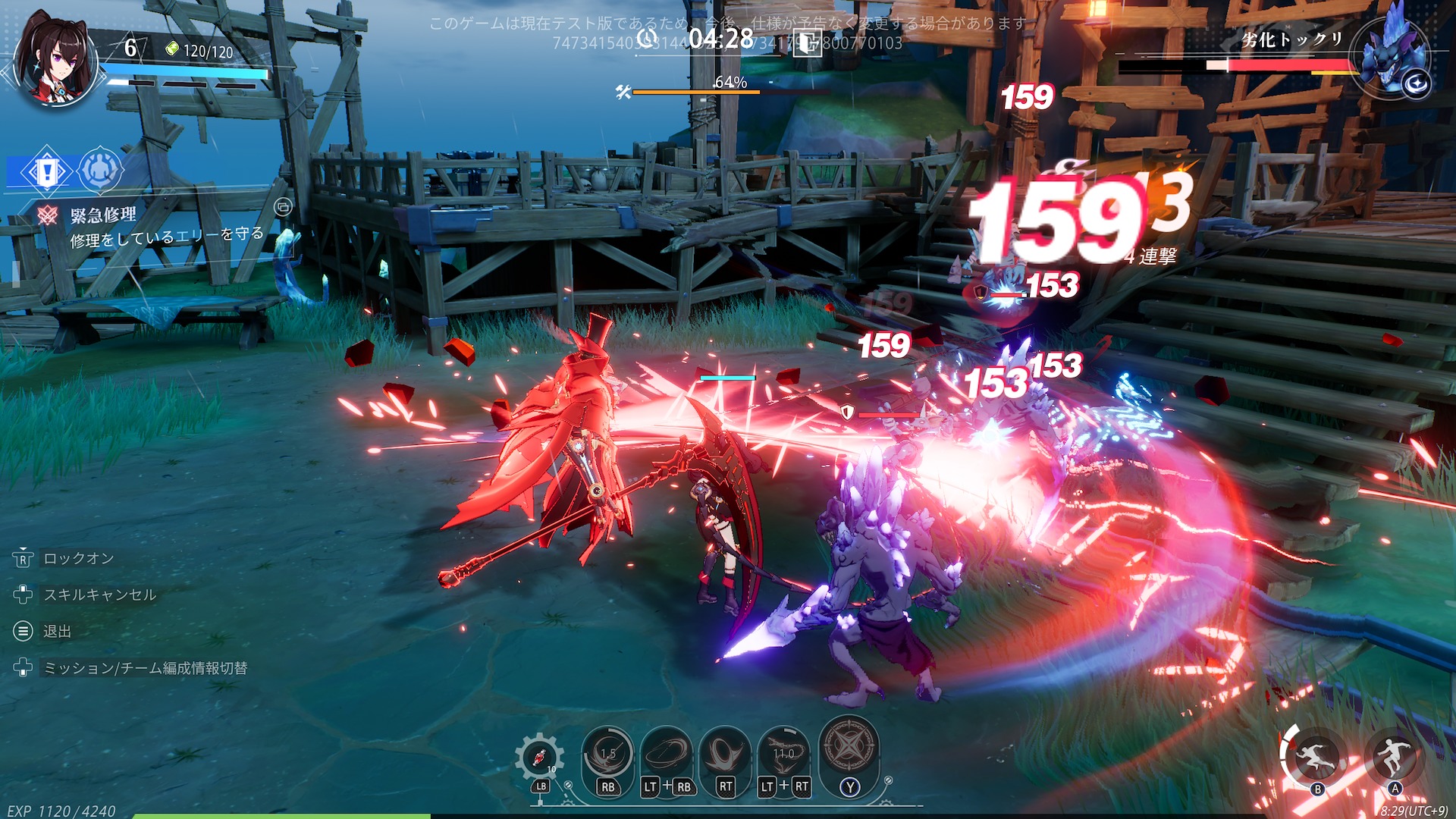
Task: Tap the jump action icon
Action: 1394,755
